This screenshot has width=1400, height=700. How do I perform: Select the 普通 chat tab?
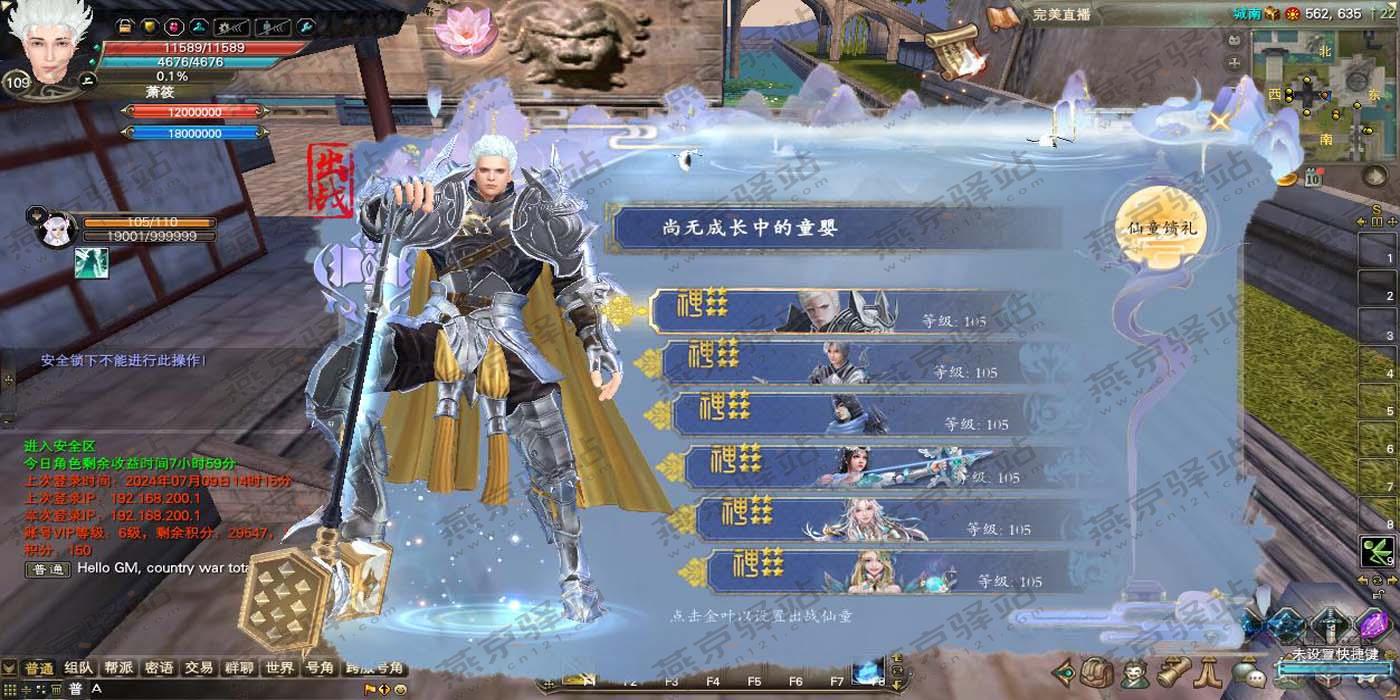[39, 668]
